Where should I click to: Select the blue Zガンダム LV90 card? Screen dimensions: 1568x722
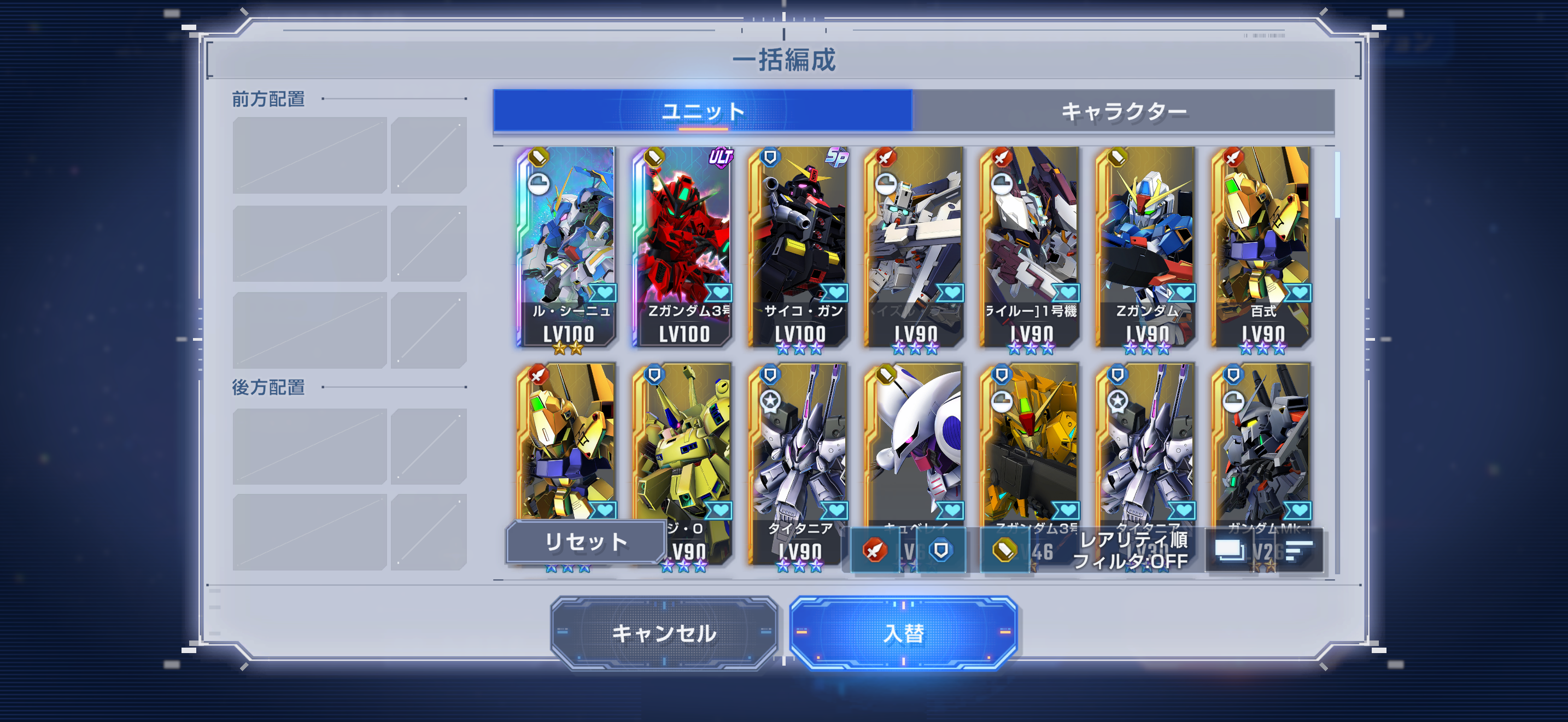click(1145, 247)
